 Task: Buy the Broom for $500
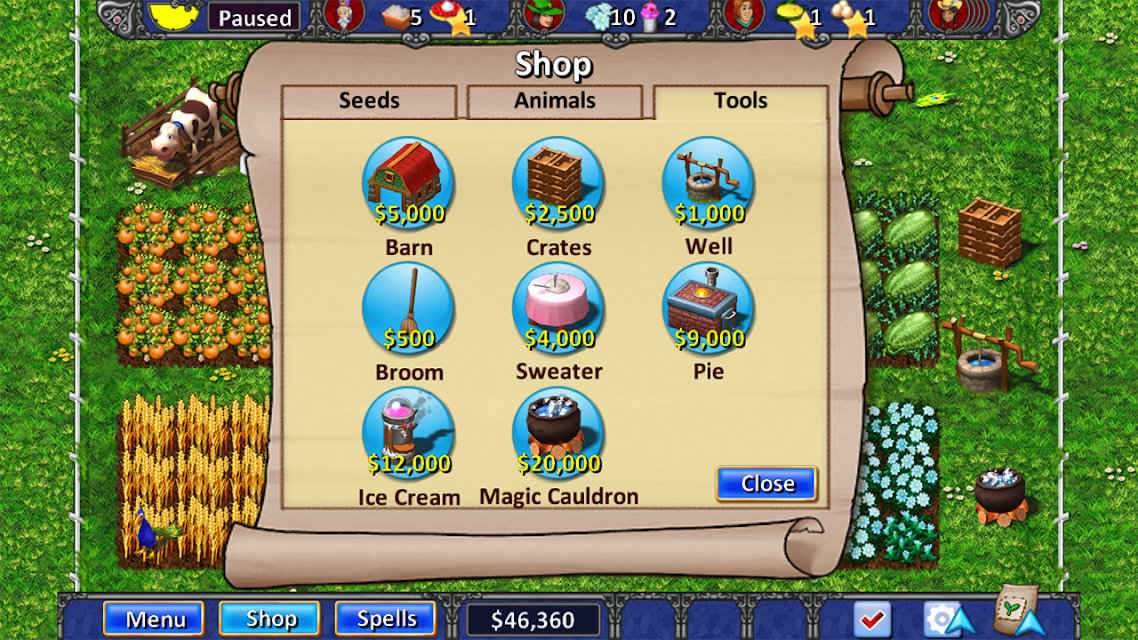click(x=408, y=308)
